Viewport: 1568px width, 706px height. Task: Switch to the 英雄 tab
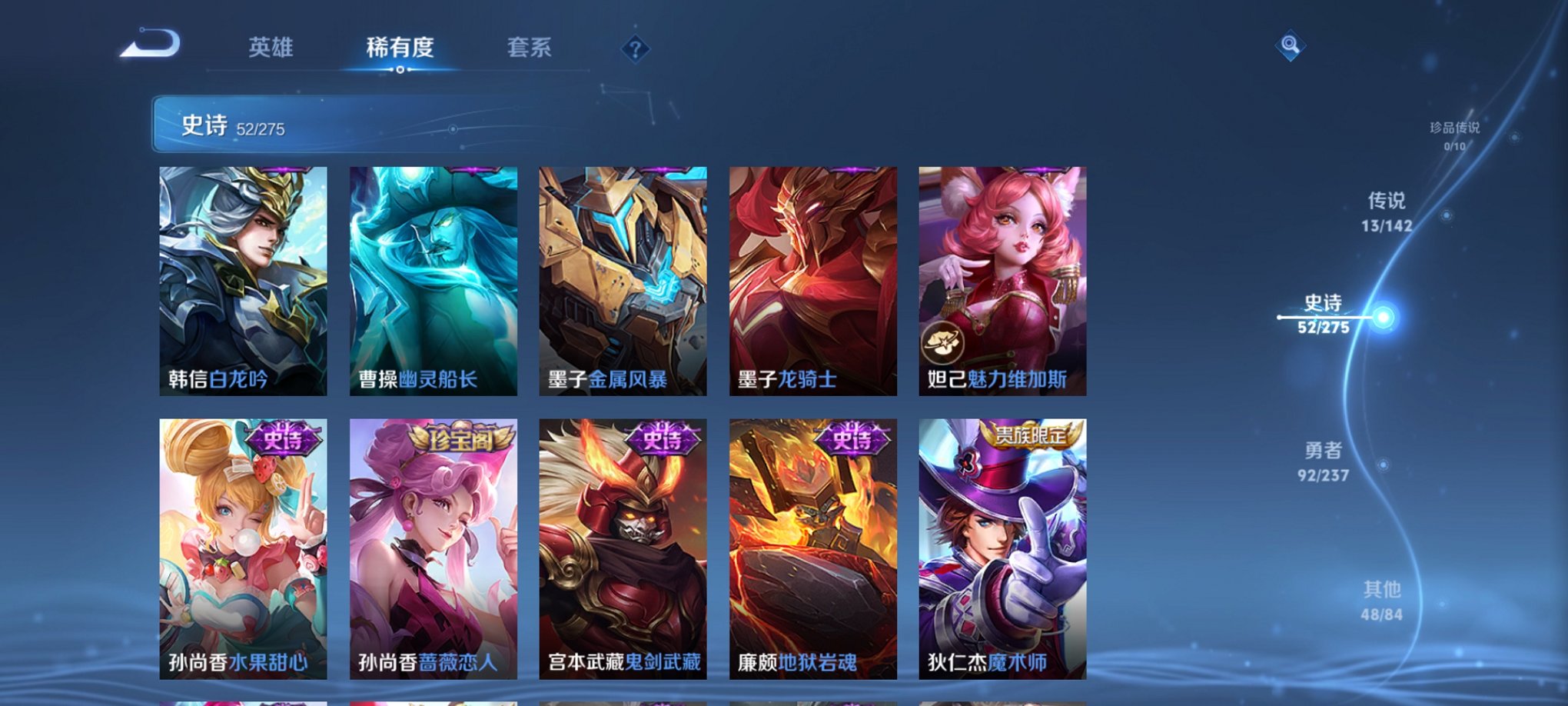271,46
